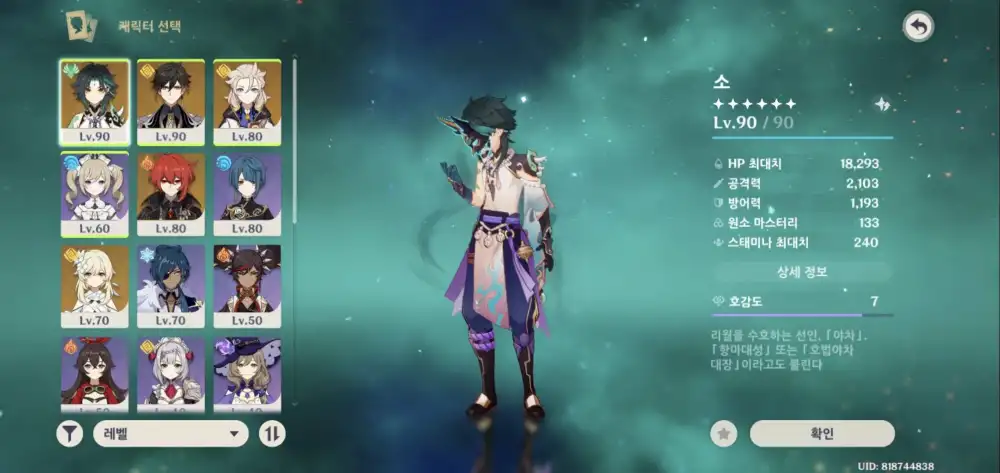The image size is (1000, 473).
Task: Select Xiao's Lv.90 character portrait
Action: [95, 102]
